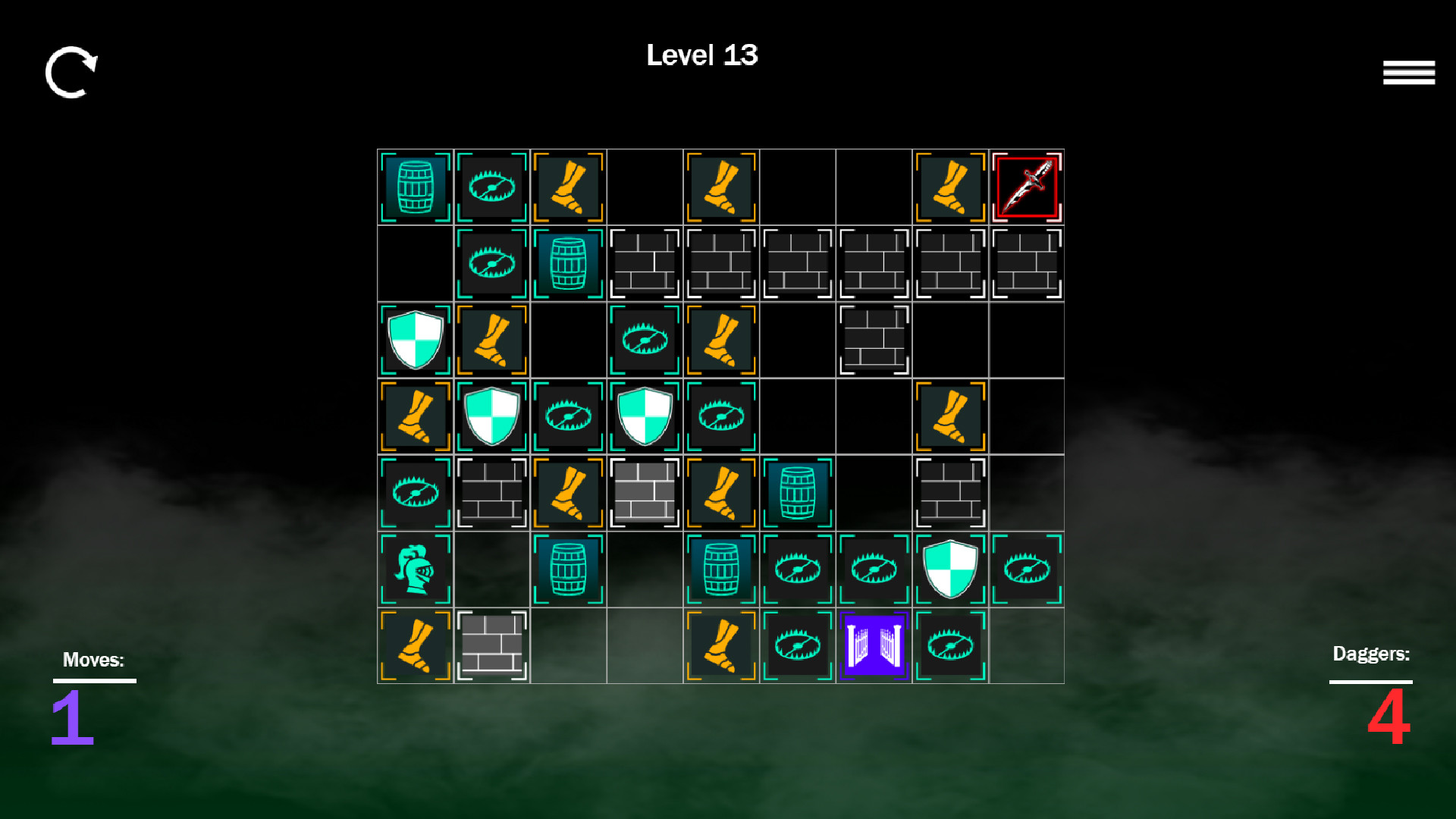Click the knight helmet tile
Screen dimensions: 1456x819
click(x=416, y=569)
